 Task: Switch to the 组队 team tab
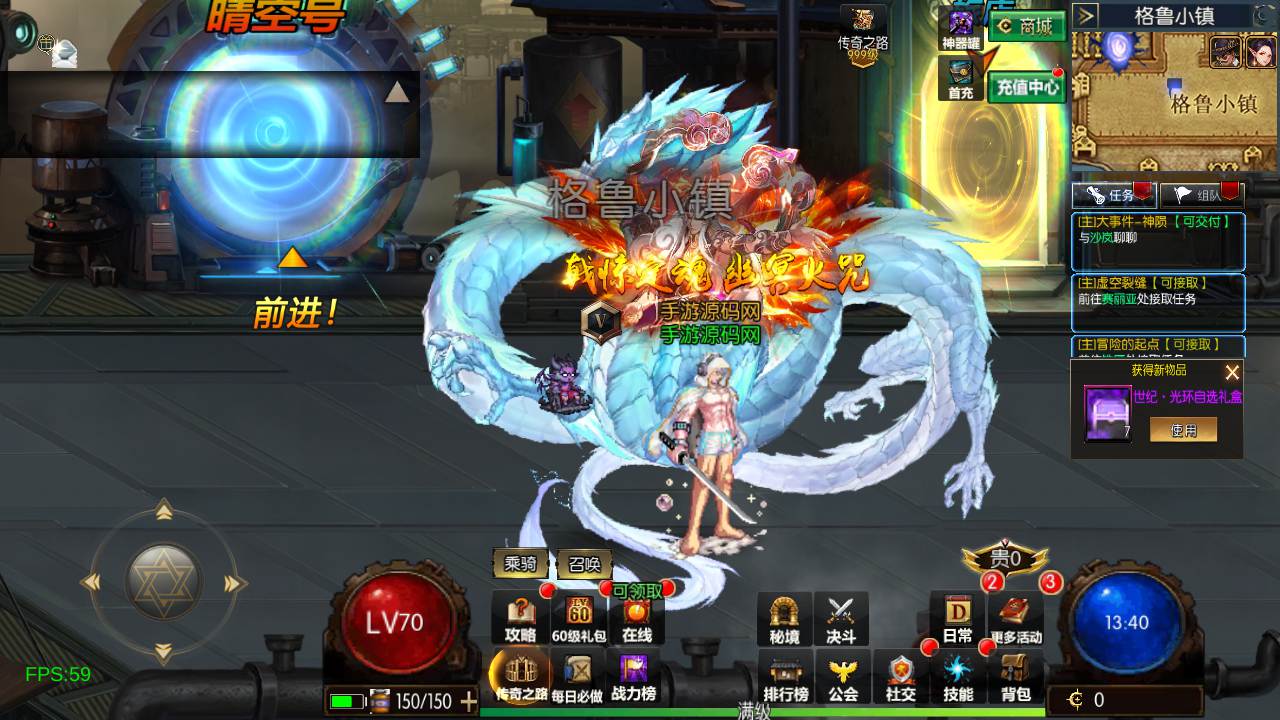coord(1201,195)
